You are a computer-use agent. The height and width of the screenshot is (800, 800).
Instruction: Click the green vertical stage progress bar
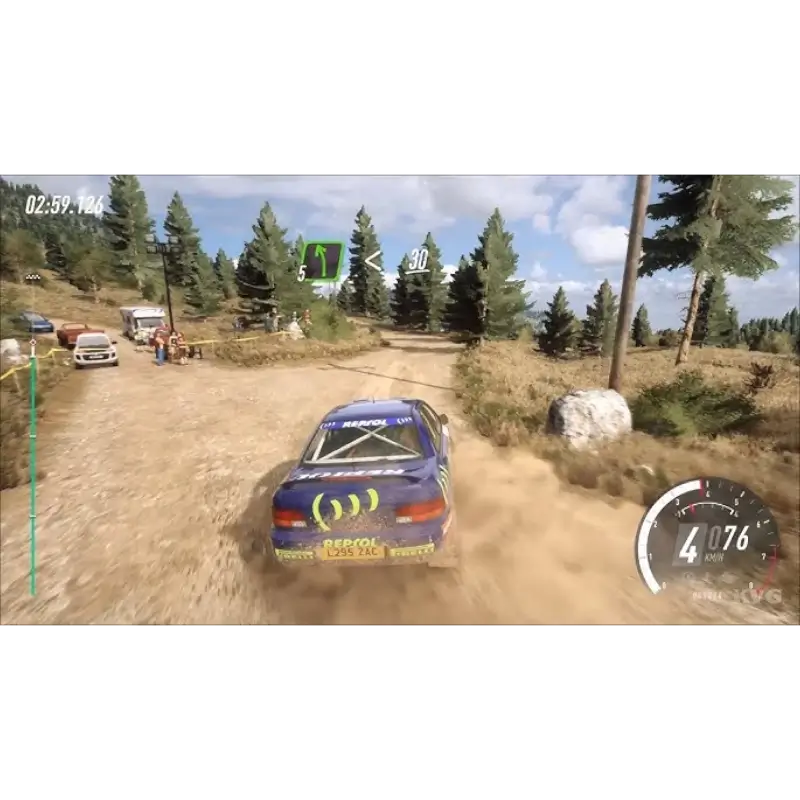click(32, 470)
